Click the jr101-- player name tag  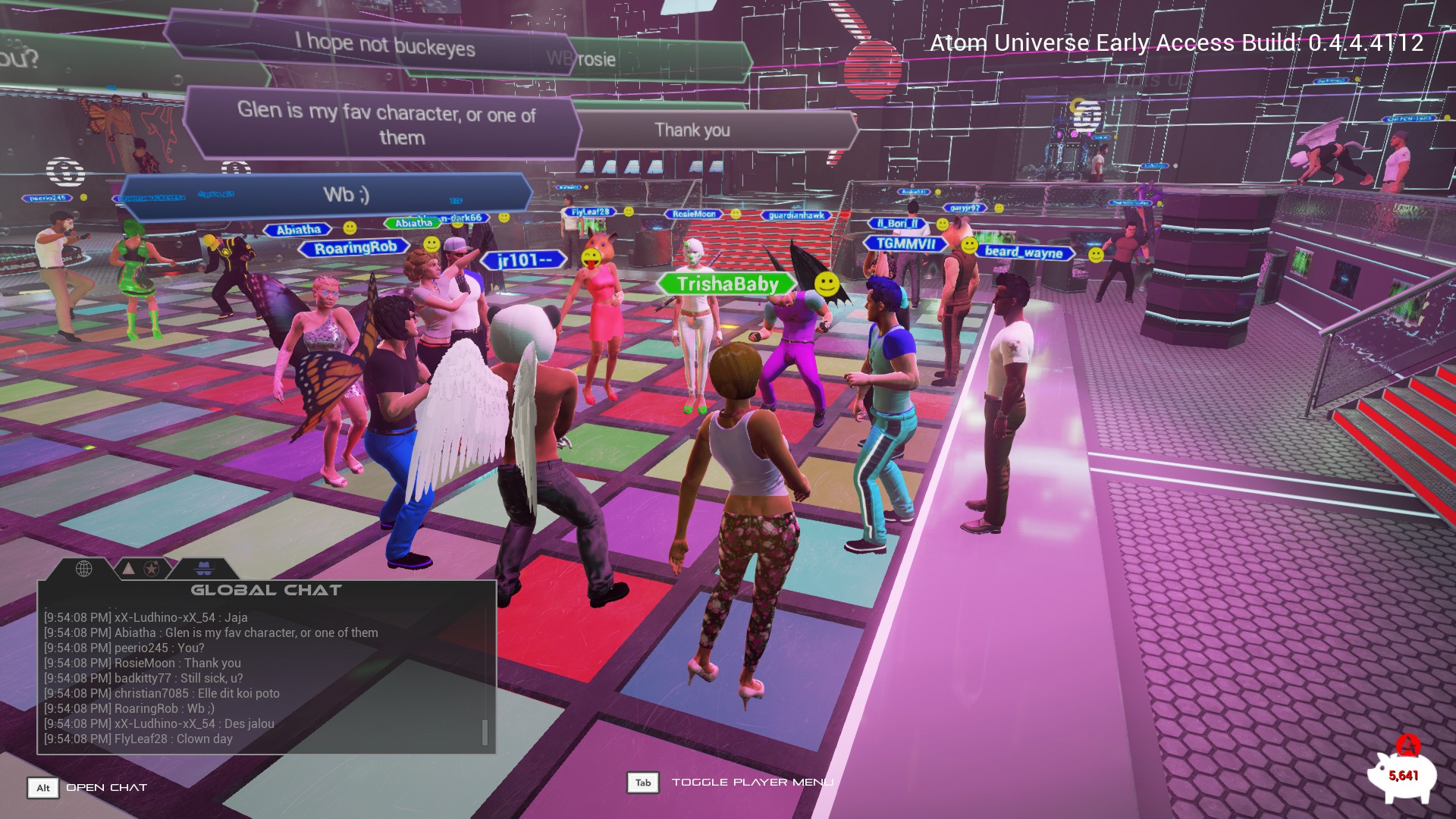coord(523,261)
